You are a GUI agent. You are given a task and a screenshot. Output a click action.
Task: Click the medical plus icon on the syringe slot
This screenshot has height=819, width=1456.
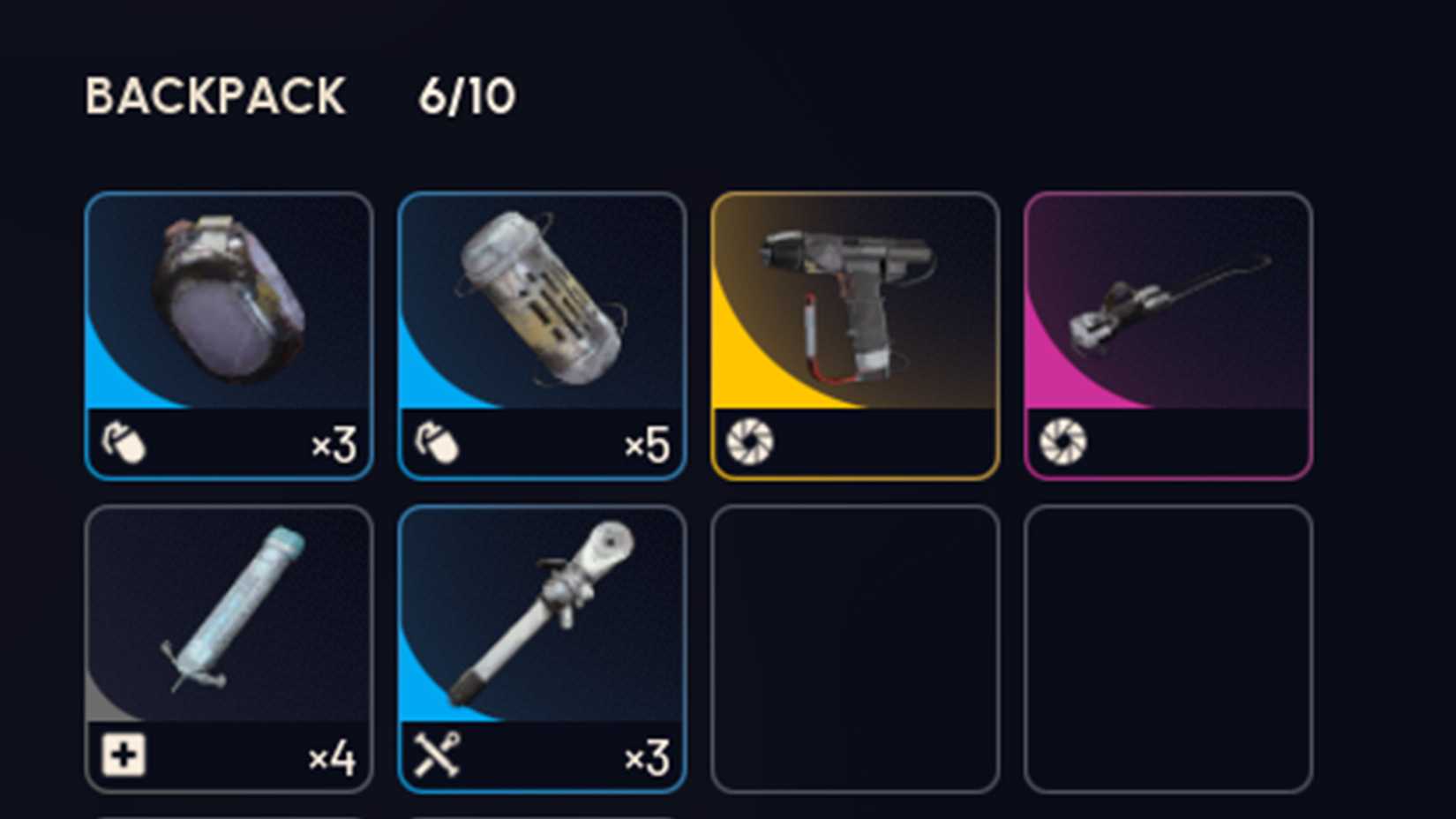point(124,756)
